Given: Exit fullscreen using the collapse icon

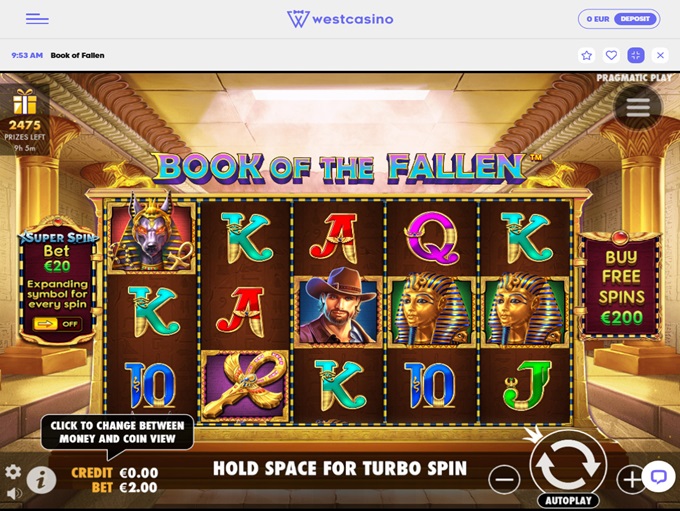Looking at the screenshot, I should pos(635,55).
